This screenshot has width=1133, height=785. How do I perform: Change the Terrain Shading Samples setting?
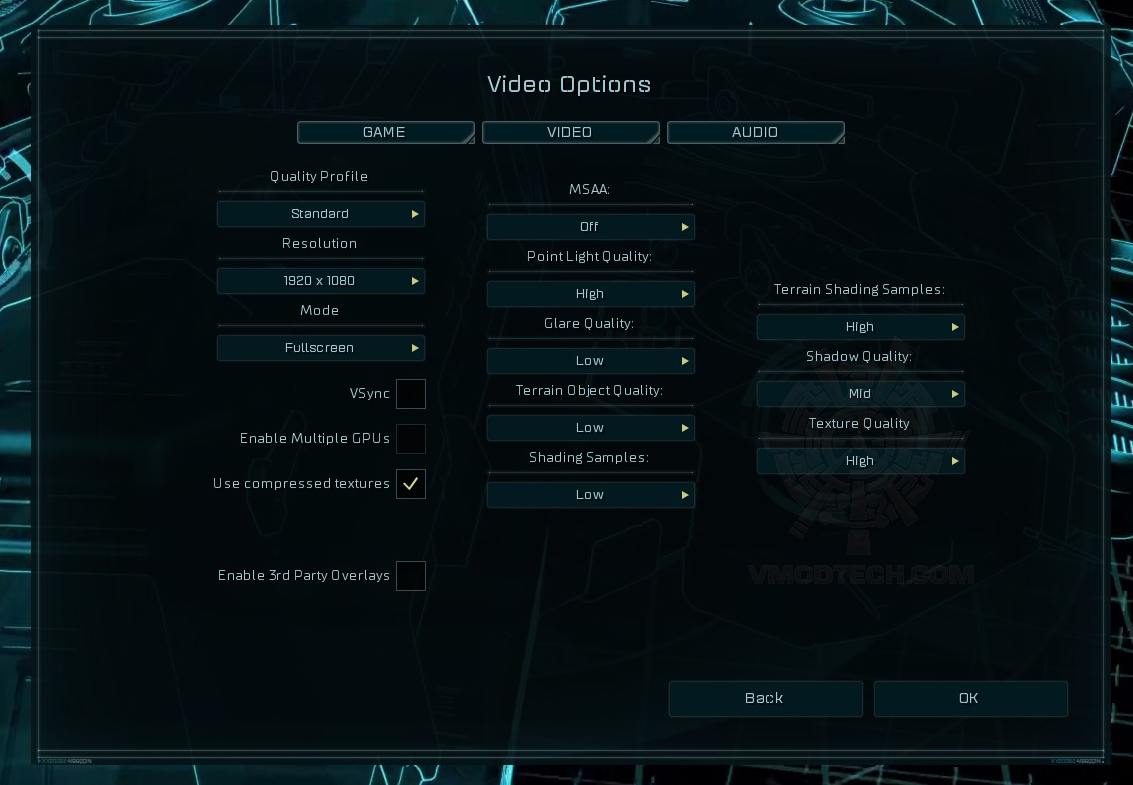point(861,327)
